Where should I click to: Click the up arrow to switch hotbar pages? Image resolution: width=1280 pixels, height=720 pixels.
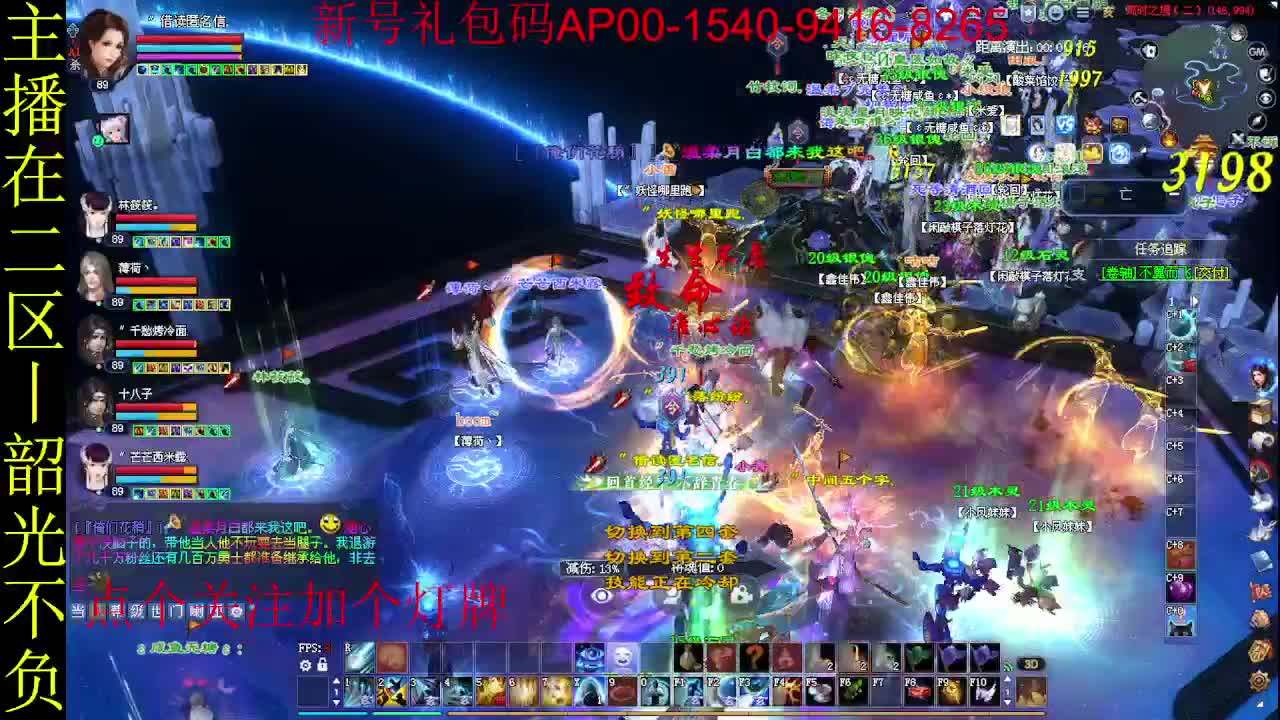[x=335, y=677]
